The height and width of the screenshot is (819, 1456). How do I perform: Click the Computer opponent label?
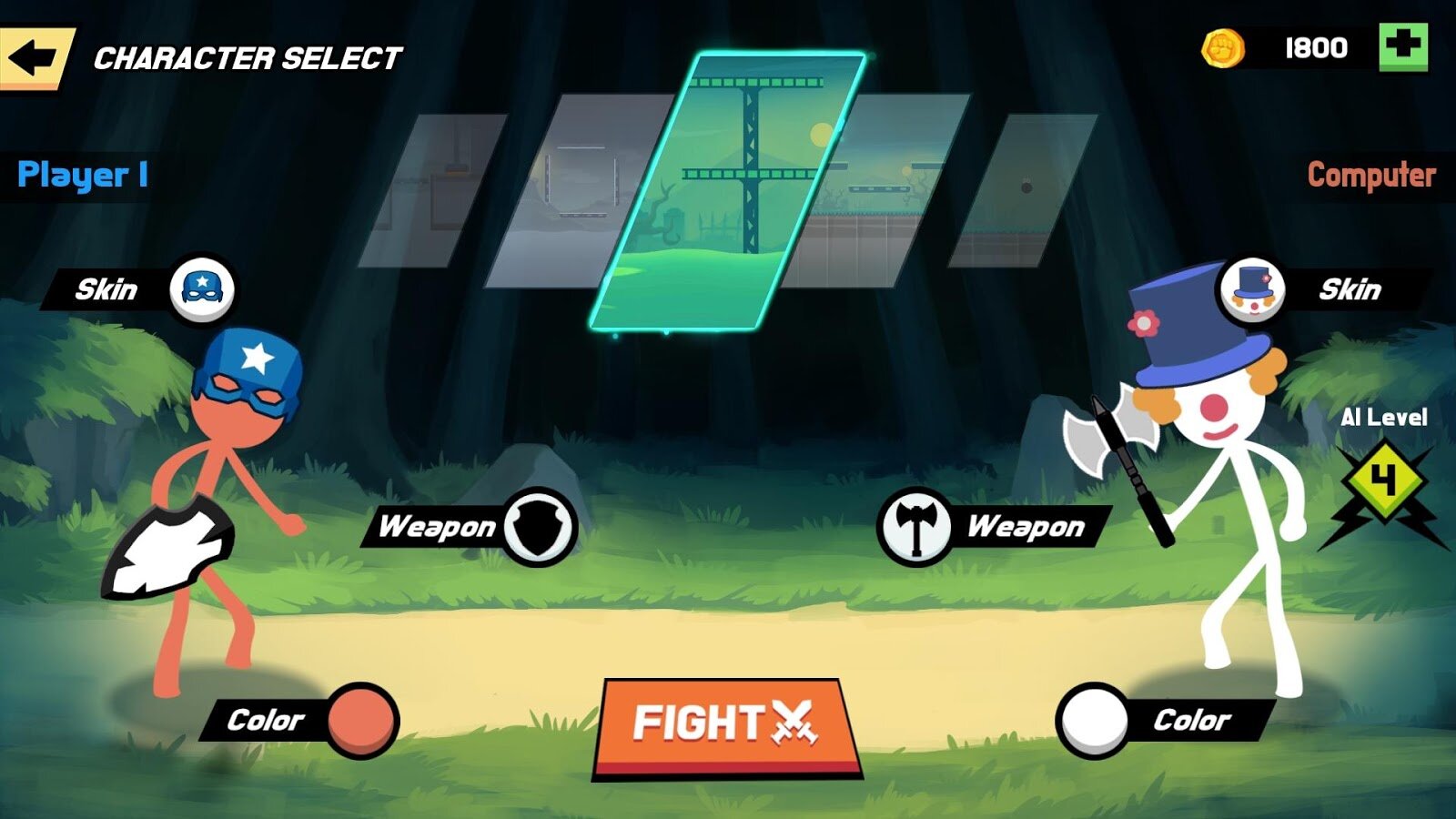pos(1370,173)
